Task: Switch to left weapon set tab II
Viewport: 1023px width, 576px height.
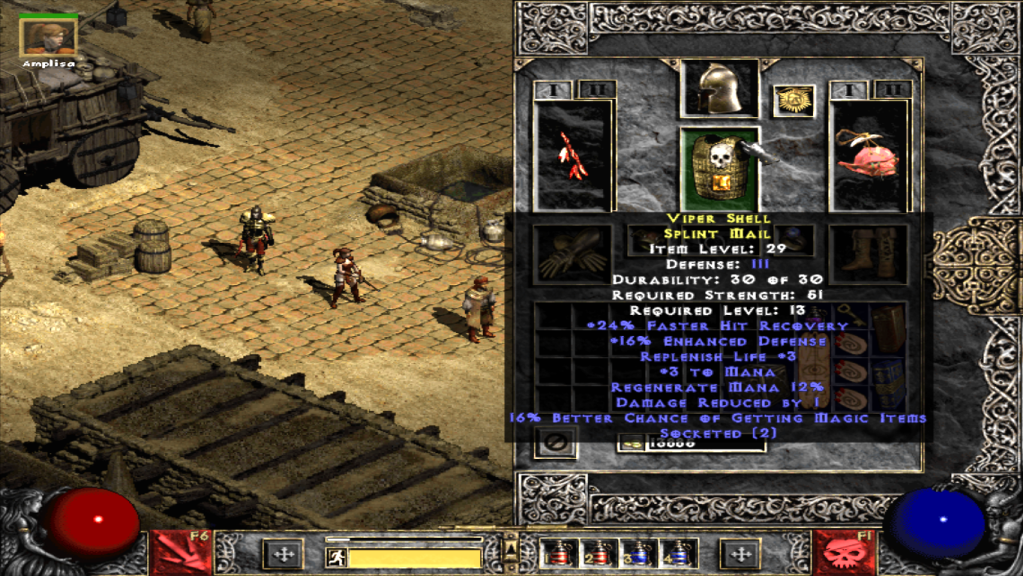Action: click(x=597, y=90)
